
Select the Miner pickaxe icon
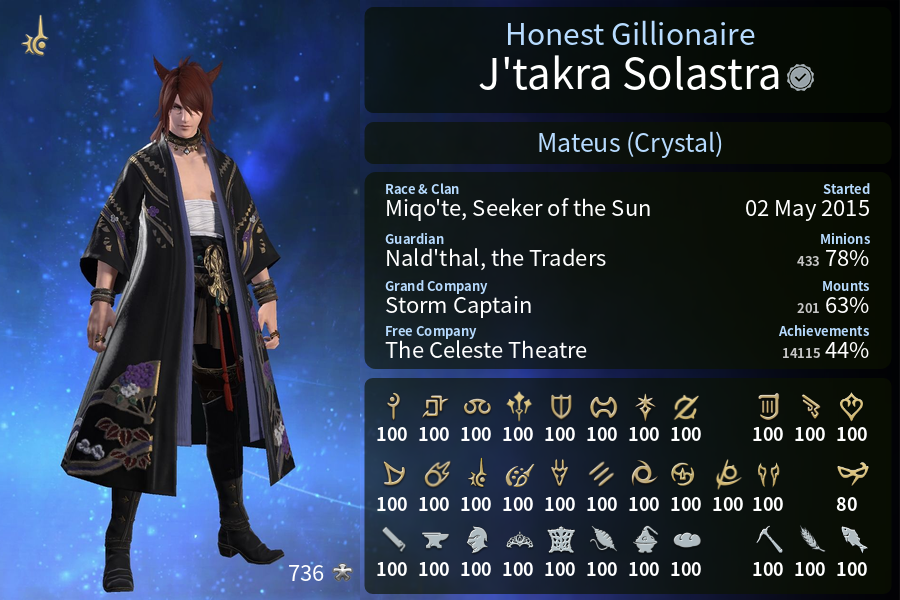tap(768, 540)
